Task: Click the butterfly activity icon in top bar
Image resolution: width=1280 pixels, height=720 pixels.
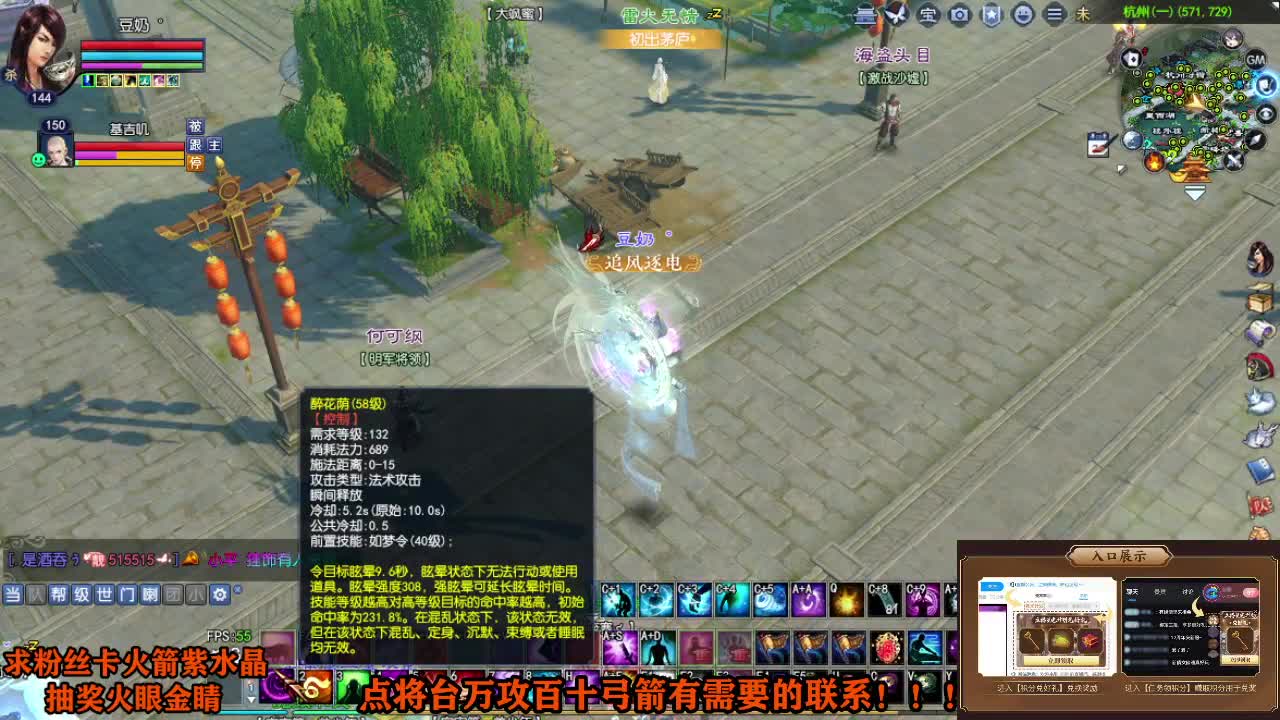Action: click(895, 14)
